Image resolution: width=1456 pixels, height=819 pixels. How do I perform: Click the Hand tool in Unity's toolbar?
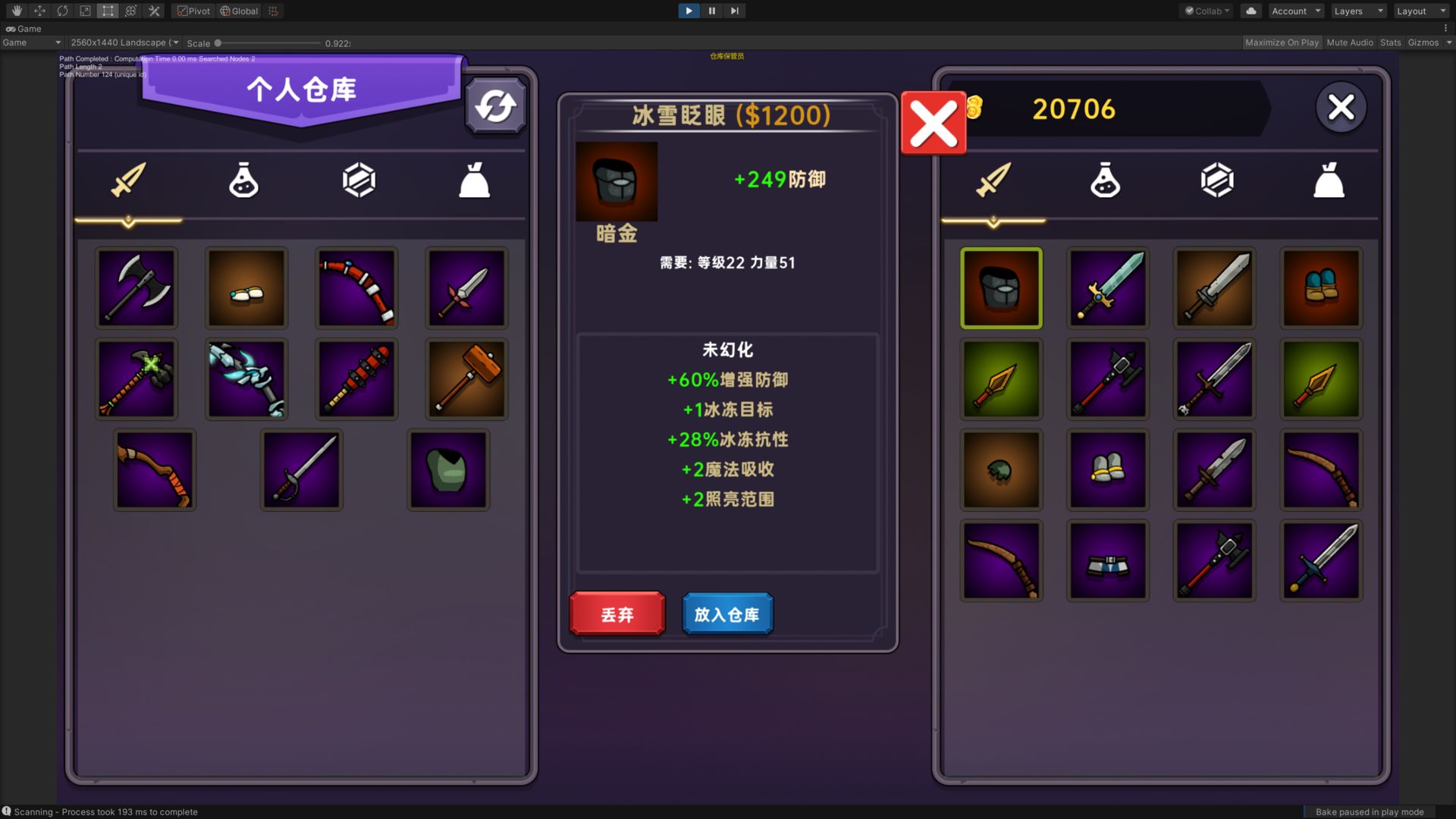tap(15, 11)
